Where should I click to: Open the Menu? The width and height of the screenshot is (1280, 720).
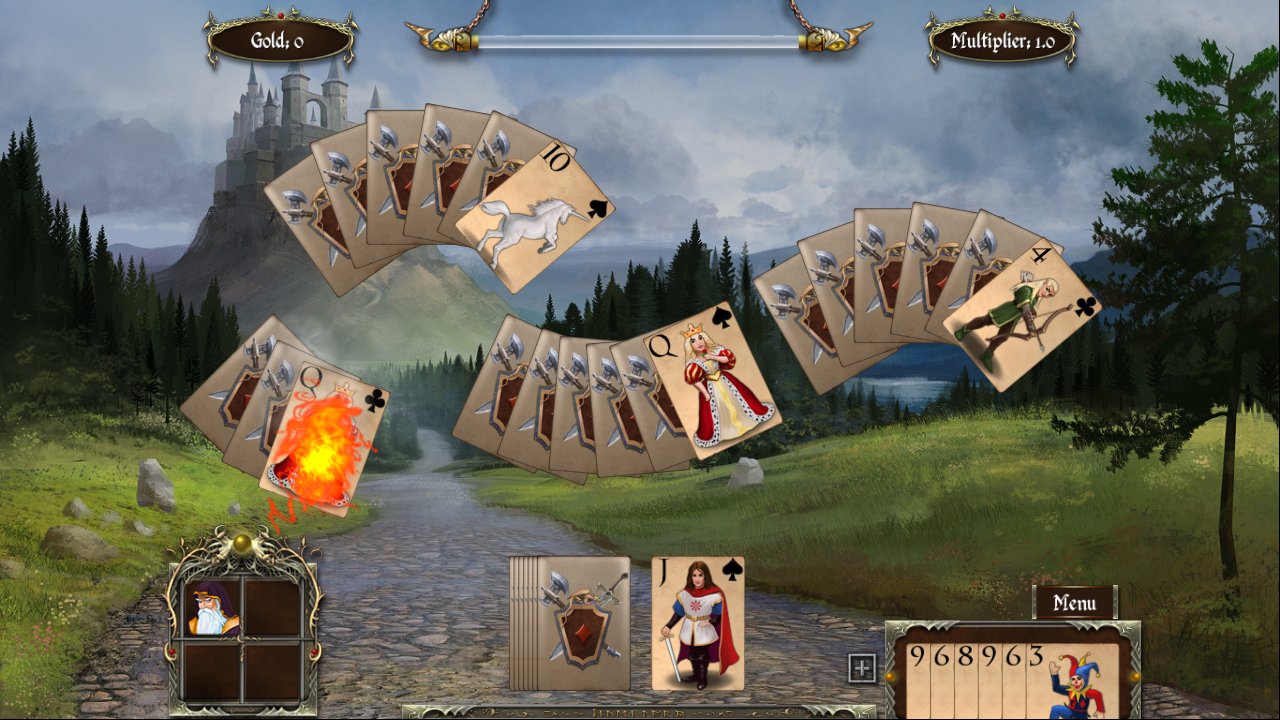[1075, 603]
